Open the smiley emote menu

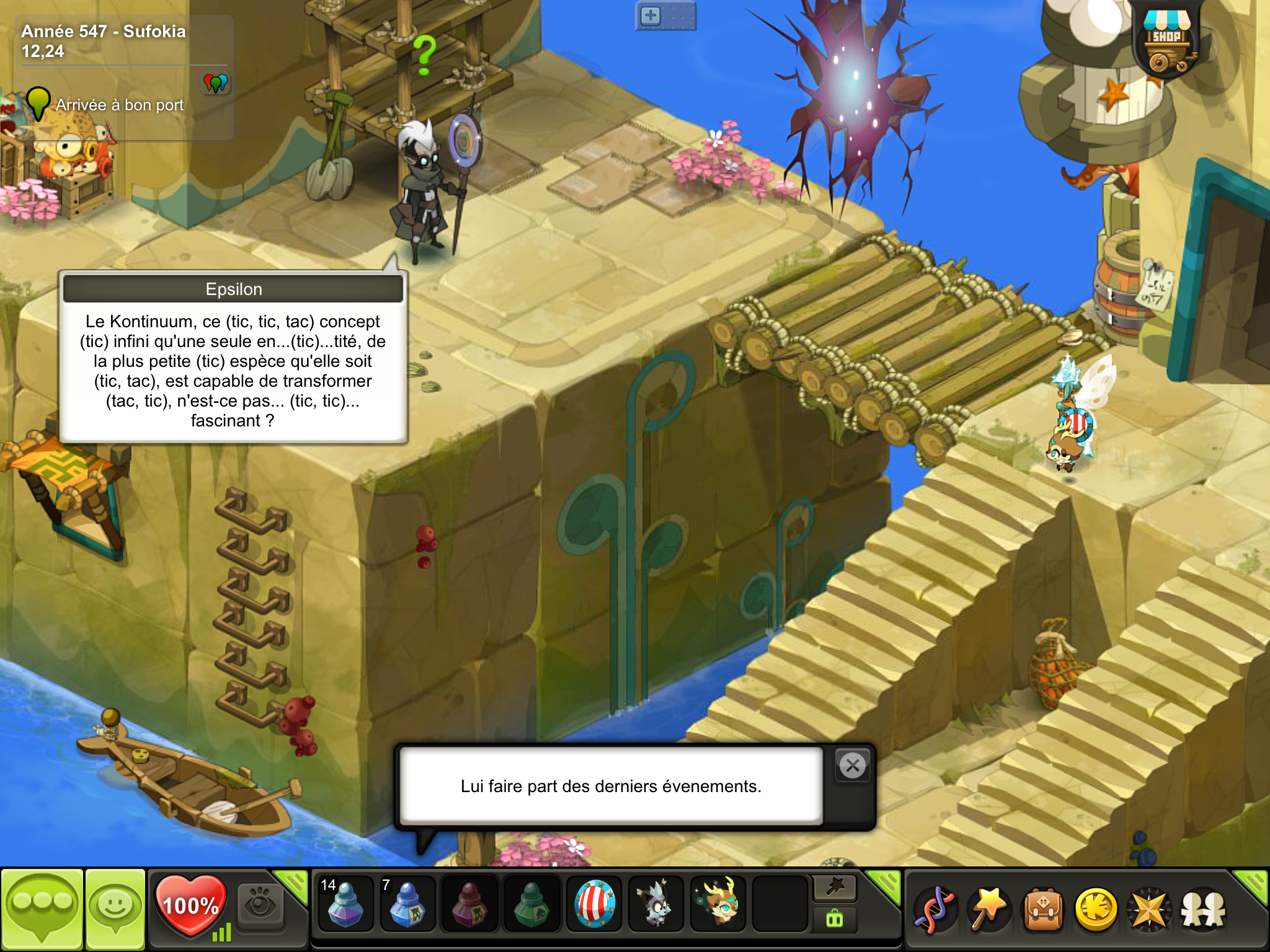[x=115, y=909]
